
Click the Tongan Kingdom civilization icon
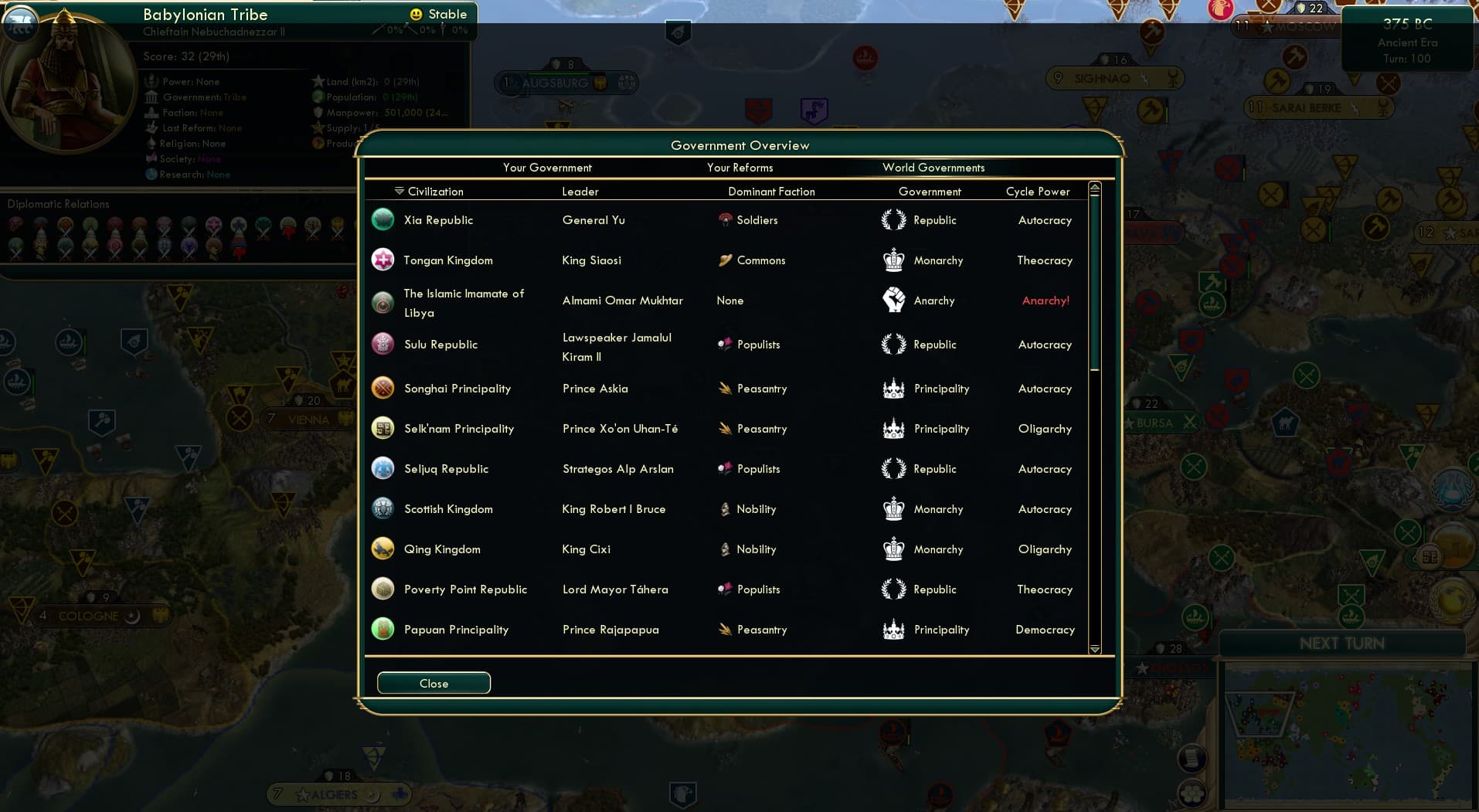pos(382,260)
